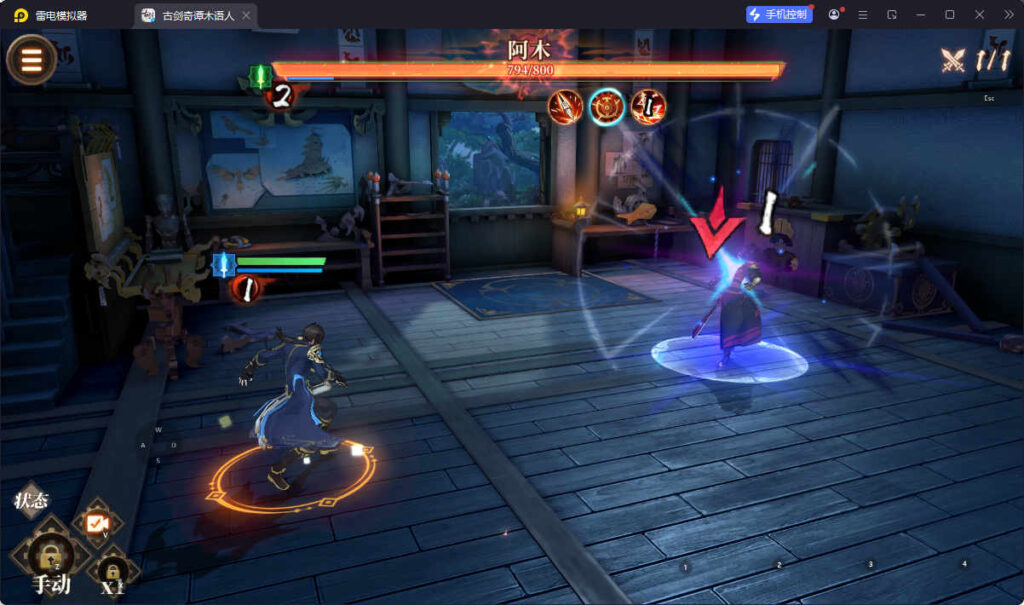Inspect the boss's red burst skill icon
The image size is (1024, 605).
point(648,107)
